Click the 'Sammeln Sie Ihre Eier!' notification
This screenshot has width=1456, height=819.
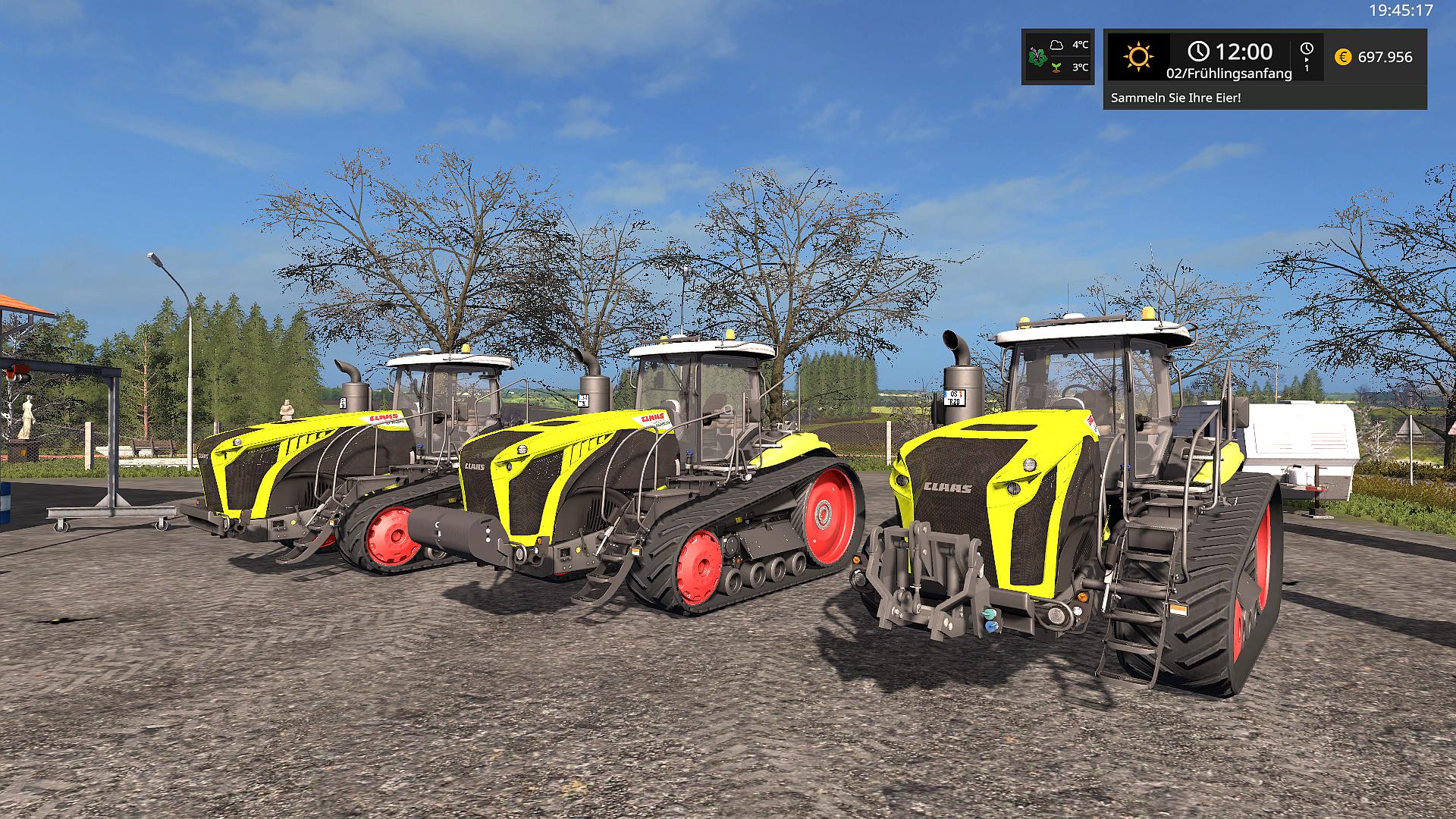1175,98
